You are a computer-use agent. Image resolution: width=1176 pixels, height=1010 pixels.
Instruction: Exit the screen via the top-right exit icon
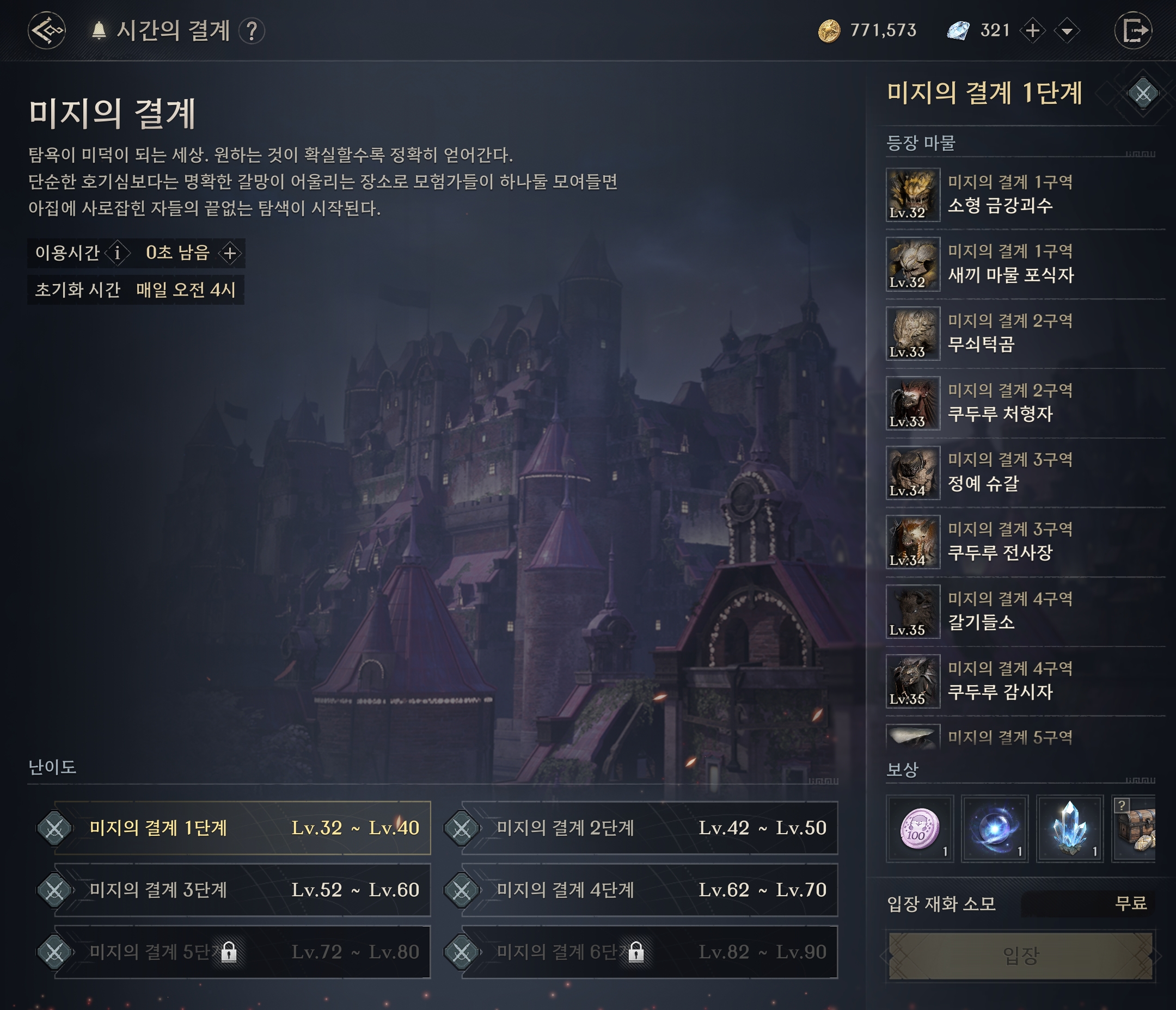coord(1133,30)
